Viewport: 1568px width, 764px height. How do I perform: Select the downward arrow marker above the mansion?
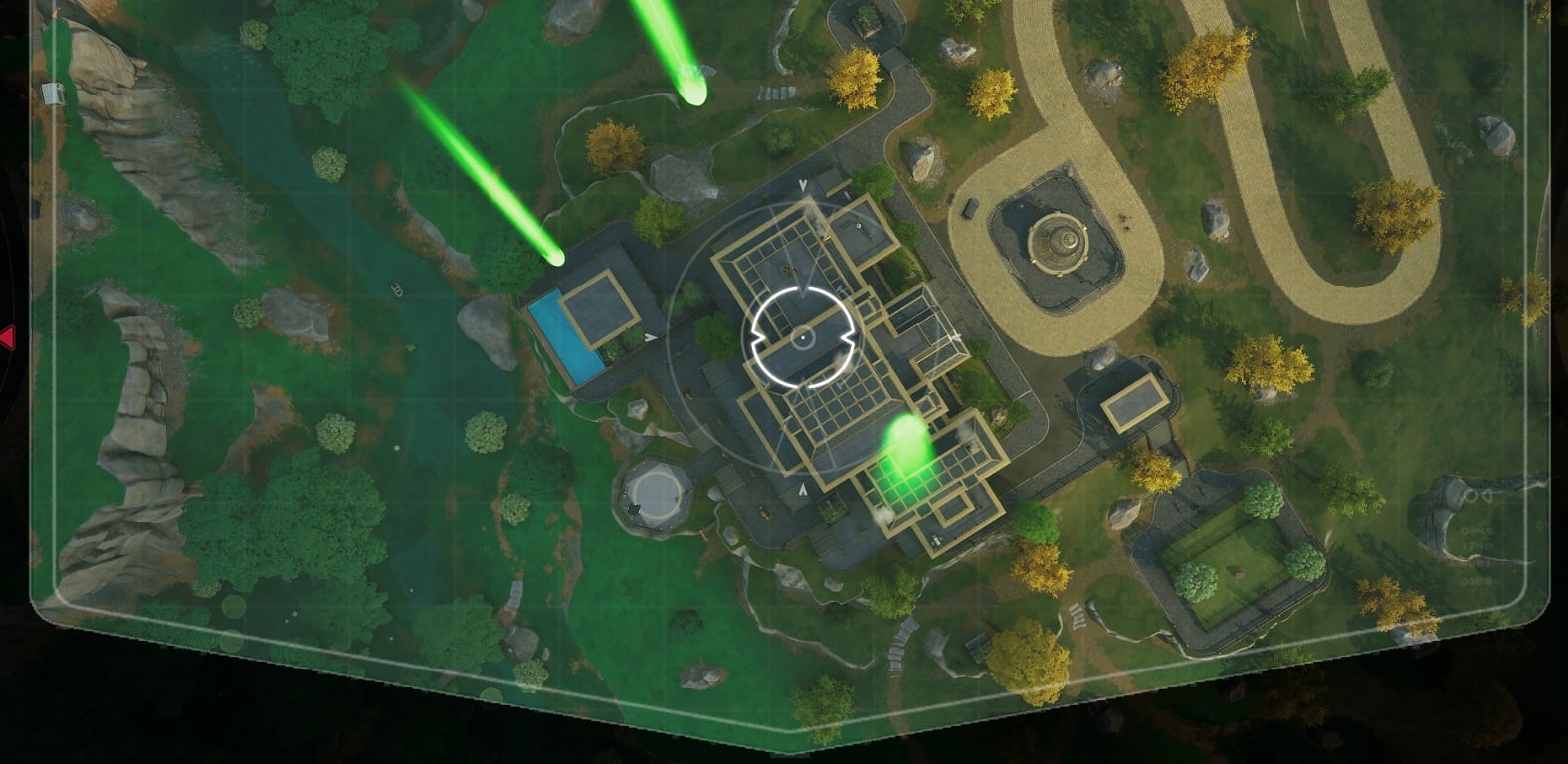(x=802, y=185)
